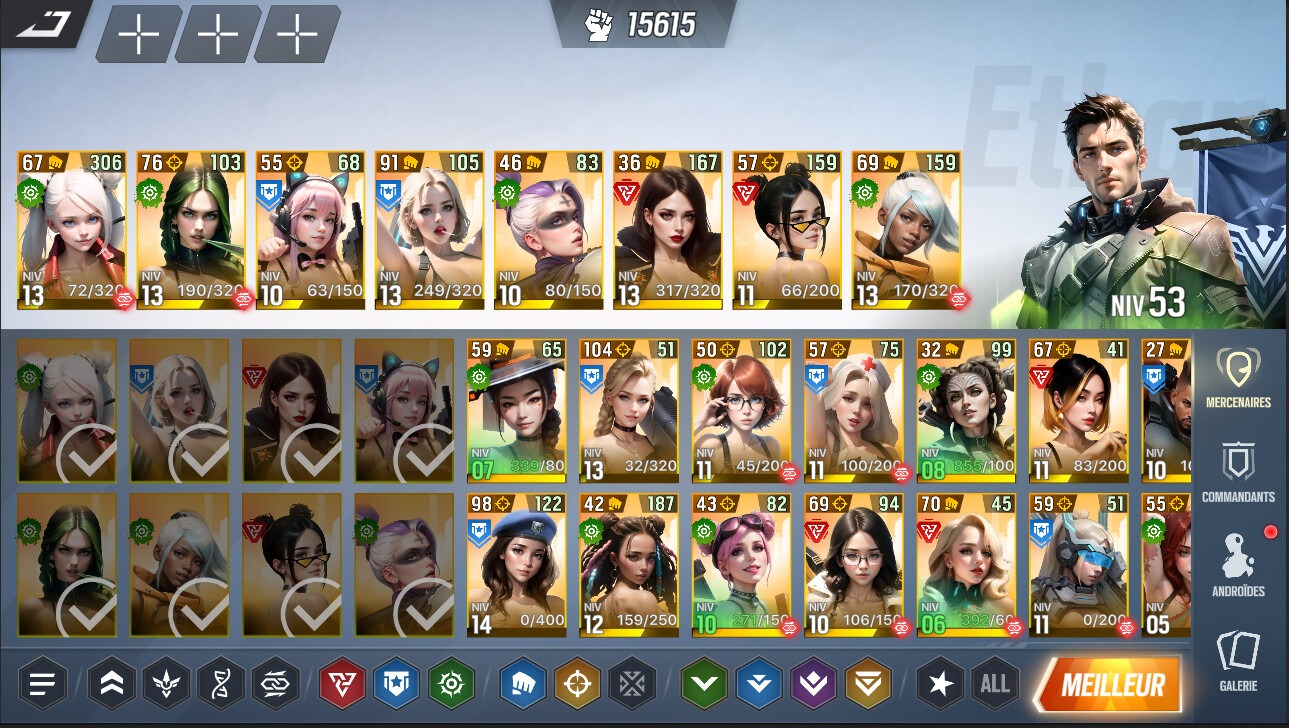Filter by red triangle faction
This screenshot has width=1289, height=728.
pos(342,684)
